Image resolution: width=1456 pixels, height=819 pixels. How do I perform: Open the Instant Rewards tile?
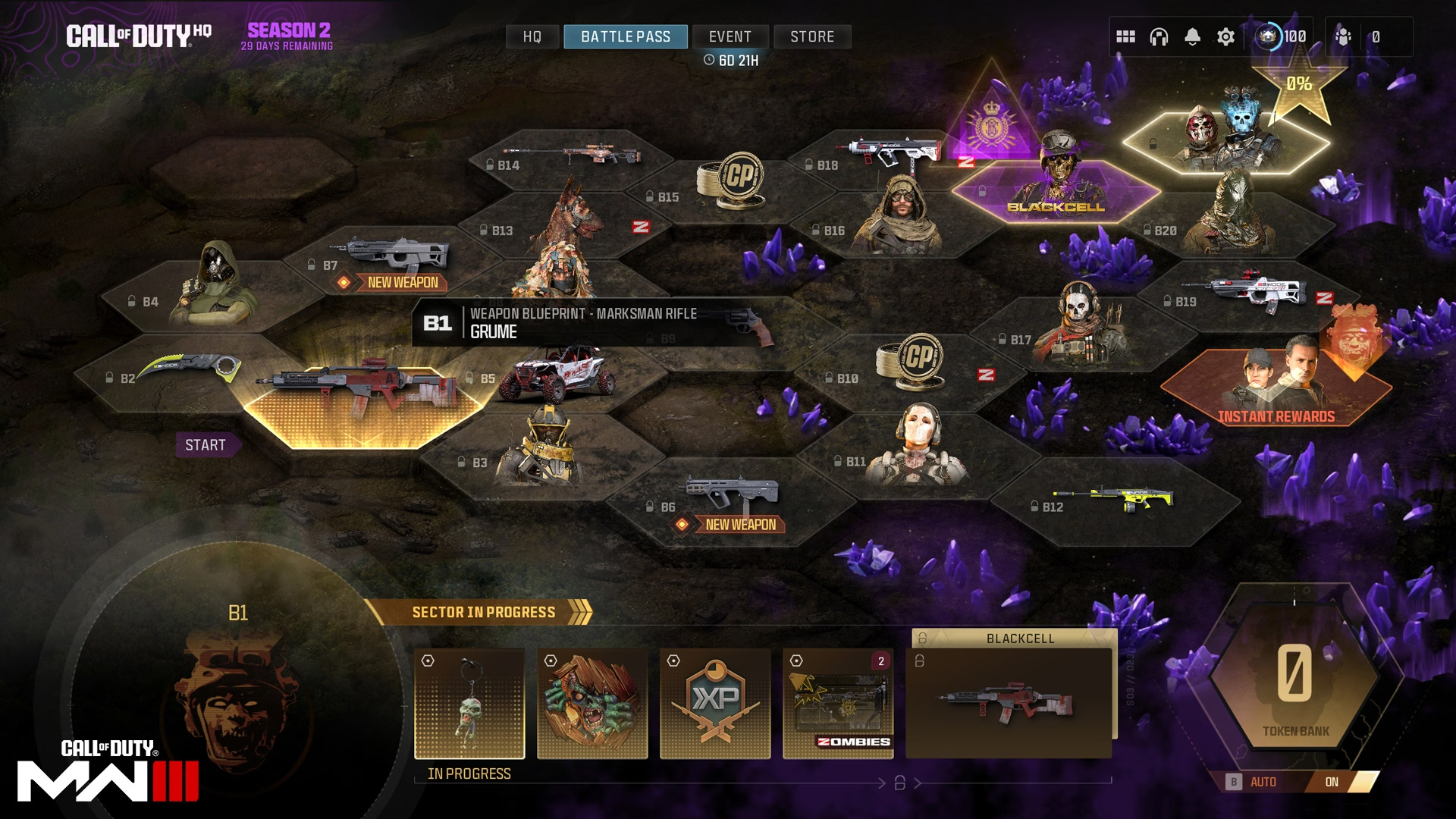click(1276, 387)
